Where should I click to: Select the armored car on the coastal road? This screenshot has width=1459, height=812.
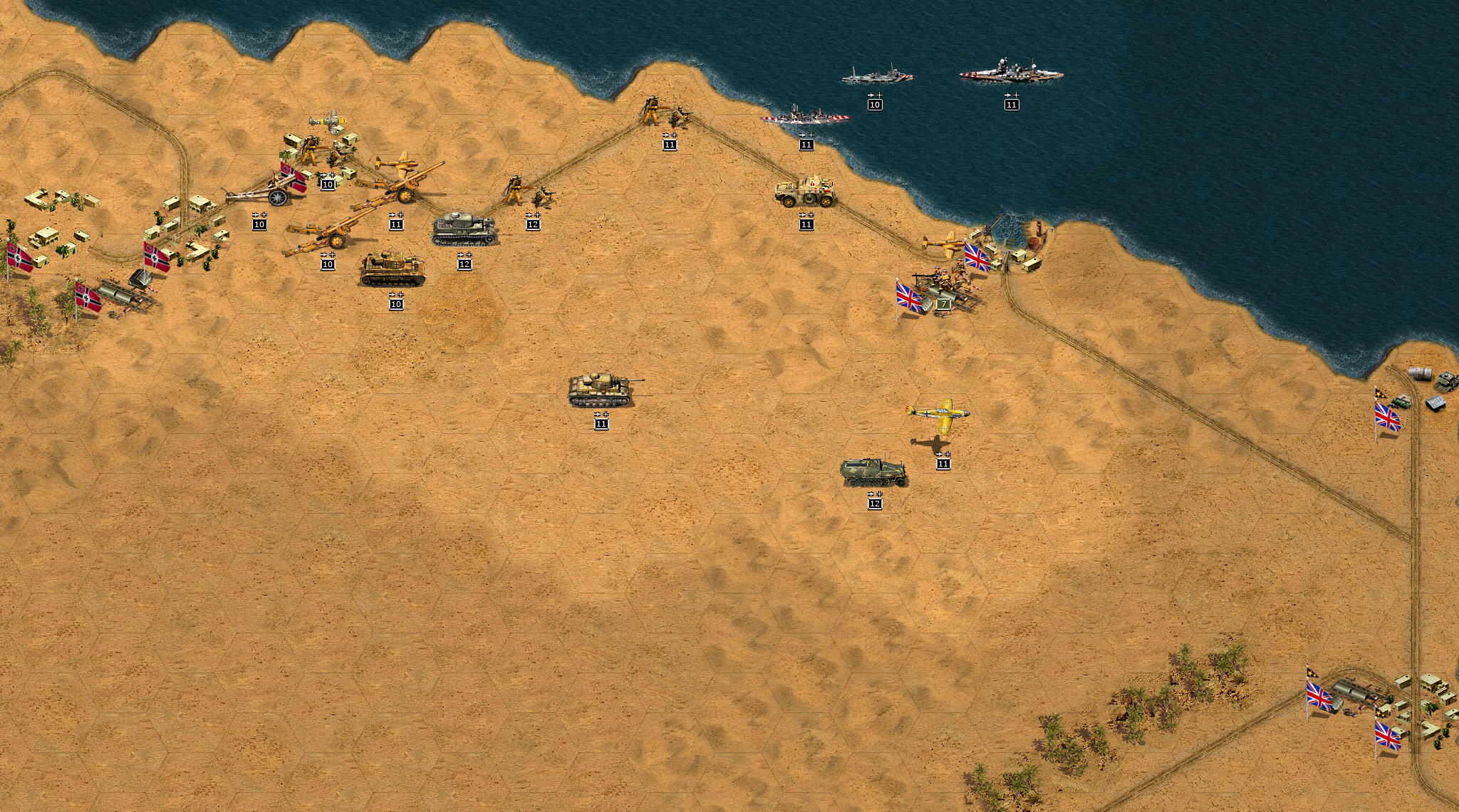[x=805, y=192]
